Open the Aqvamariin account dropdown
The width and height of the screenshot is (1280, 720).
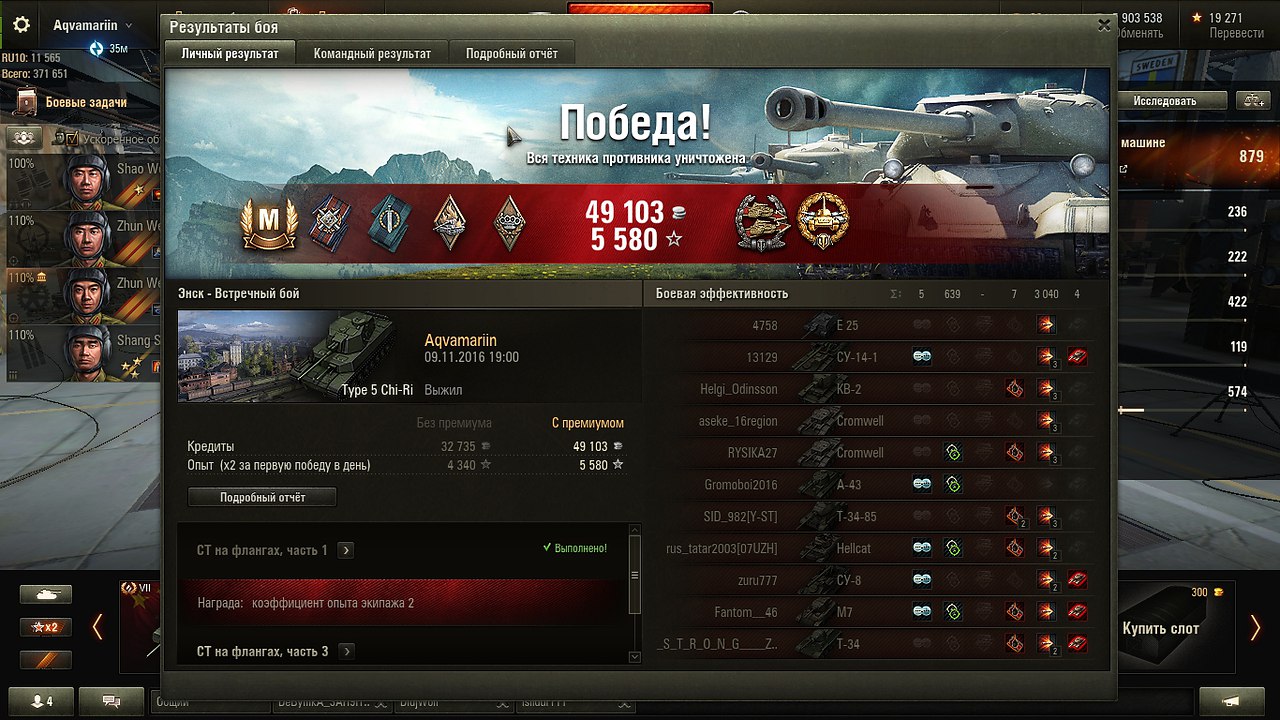(93, 25)
